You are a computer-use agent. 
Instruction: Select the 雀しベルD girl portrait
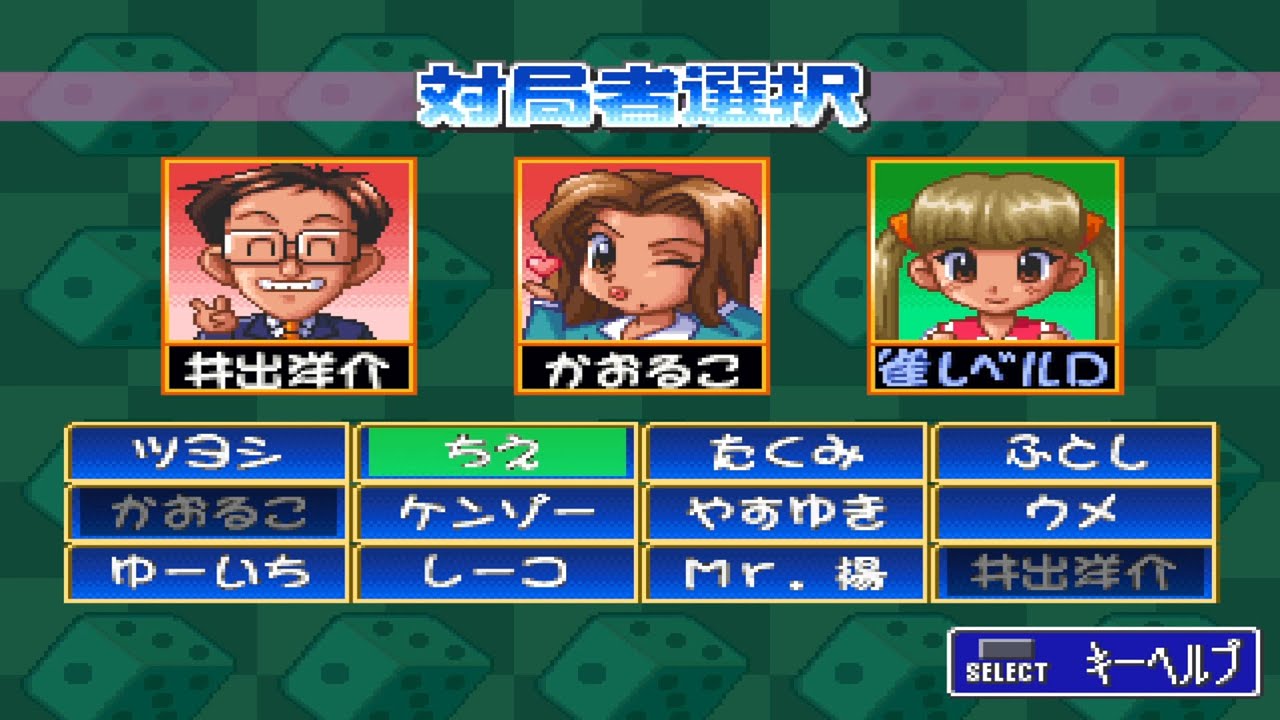(x=992, y=255)
